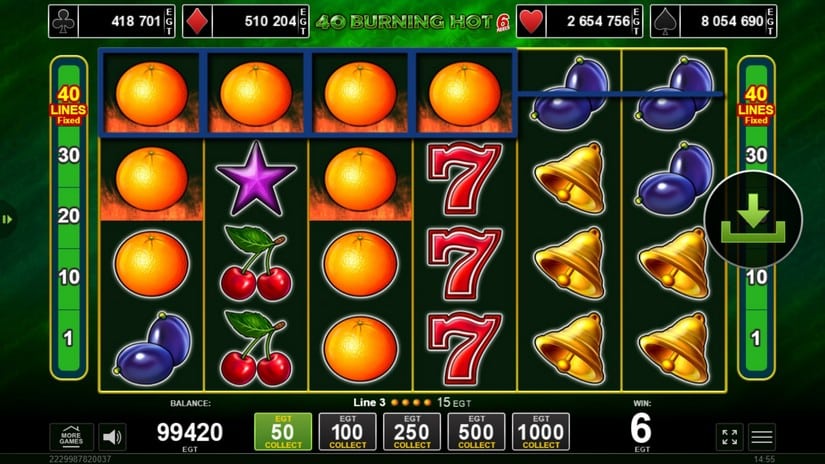Collect with the 50 EGT bet button
Screen dimensions: 825x464
pyautogui.click(x=282, y=432)
